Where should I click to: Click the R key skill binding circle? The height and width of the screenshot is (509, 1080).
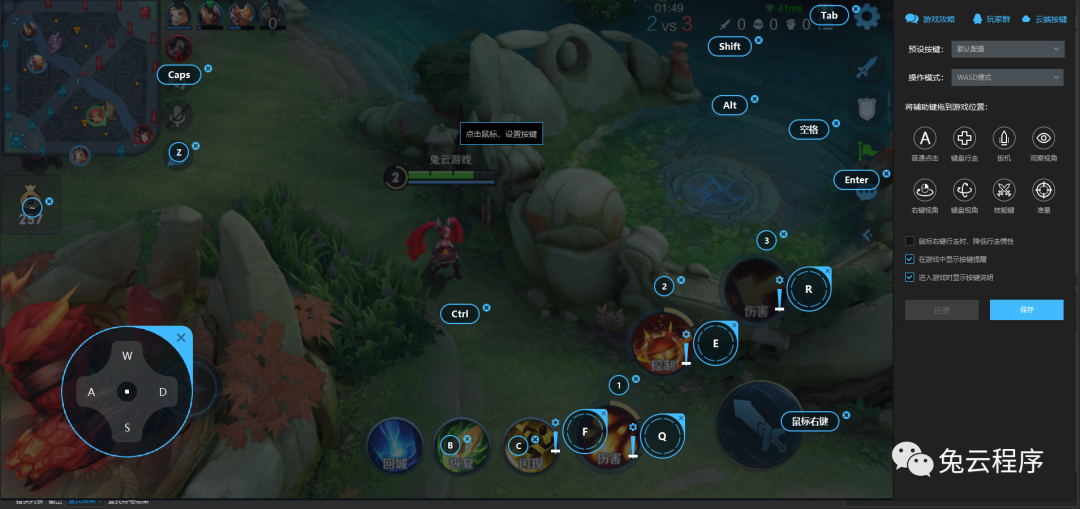[809, 290]
